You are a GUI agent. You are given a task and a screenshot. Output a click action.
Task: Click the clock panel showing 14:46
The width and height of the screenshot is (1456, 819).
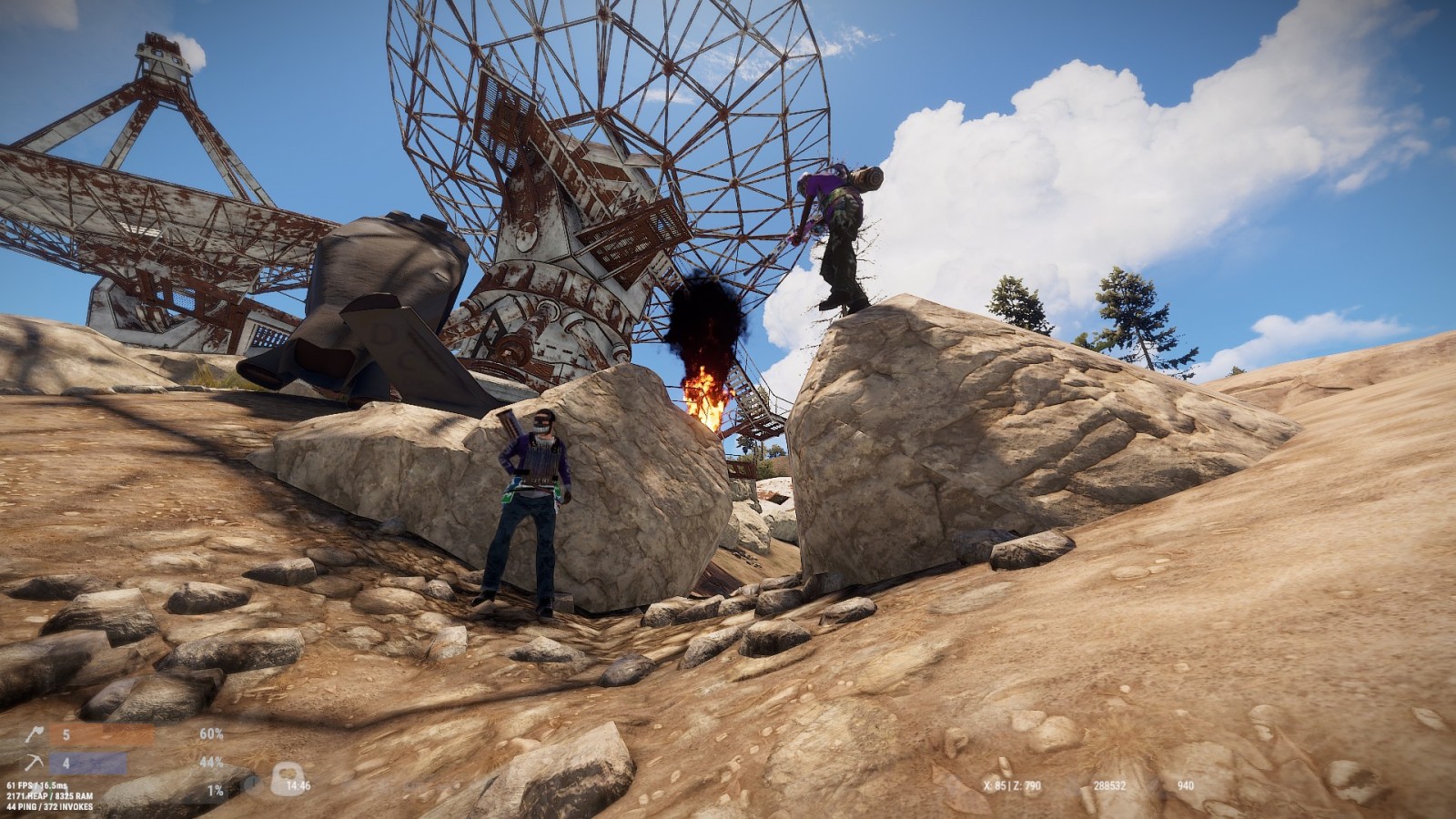(297, 785)
